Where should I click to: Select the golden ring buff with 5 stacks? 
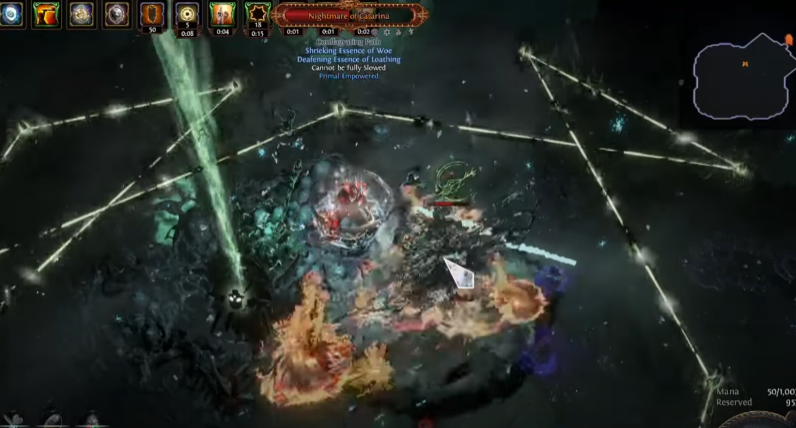187,14
